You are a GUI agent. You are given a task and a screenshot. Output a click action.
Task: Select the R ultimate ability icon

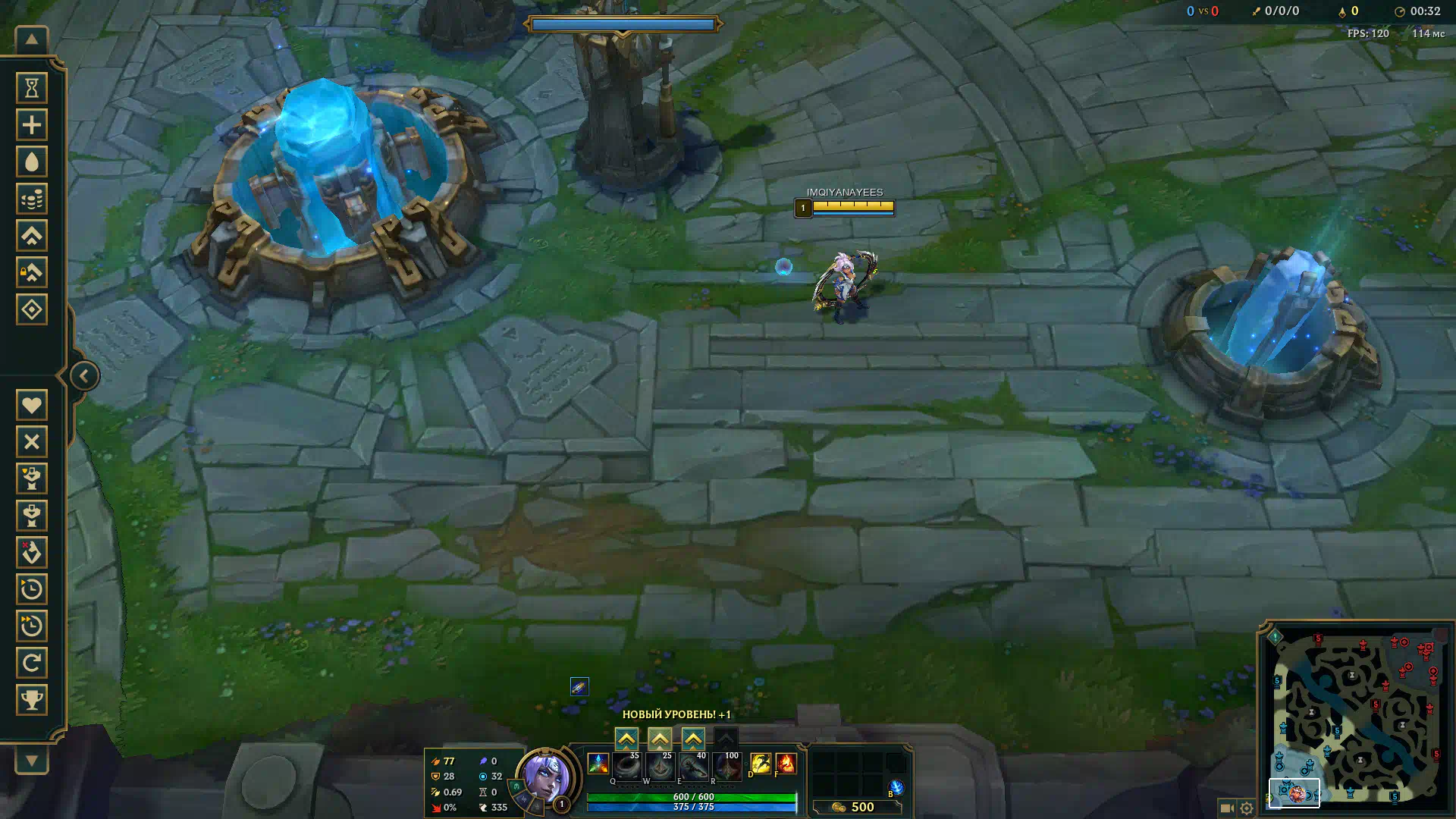click(x=726, y=767)
